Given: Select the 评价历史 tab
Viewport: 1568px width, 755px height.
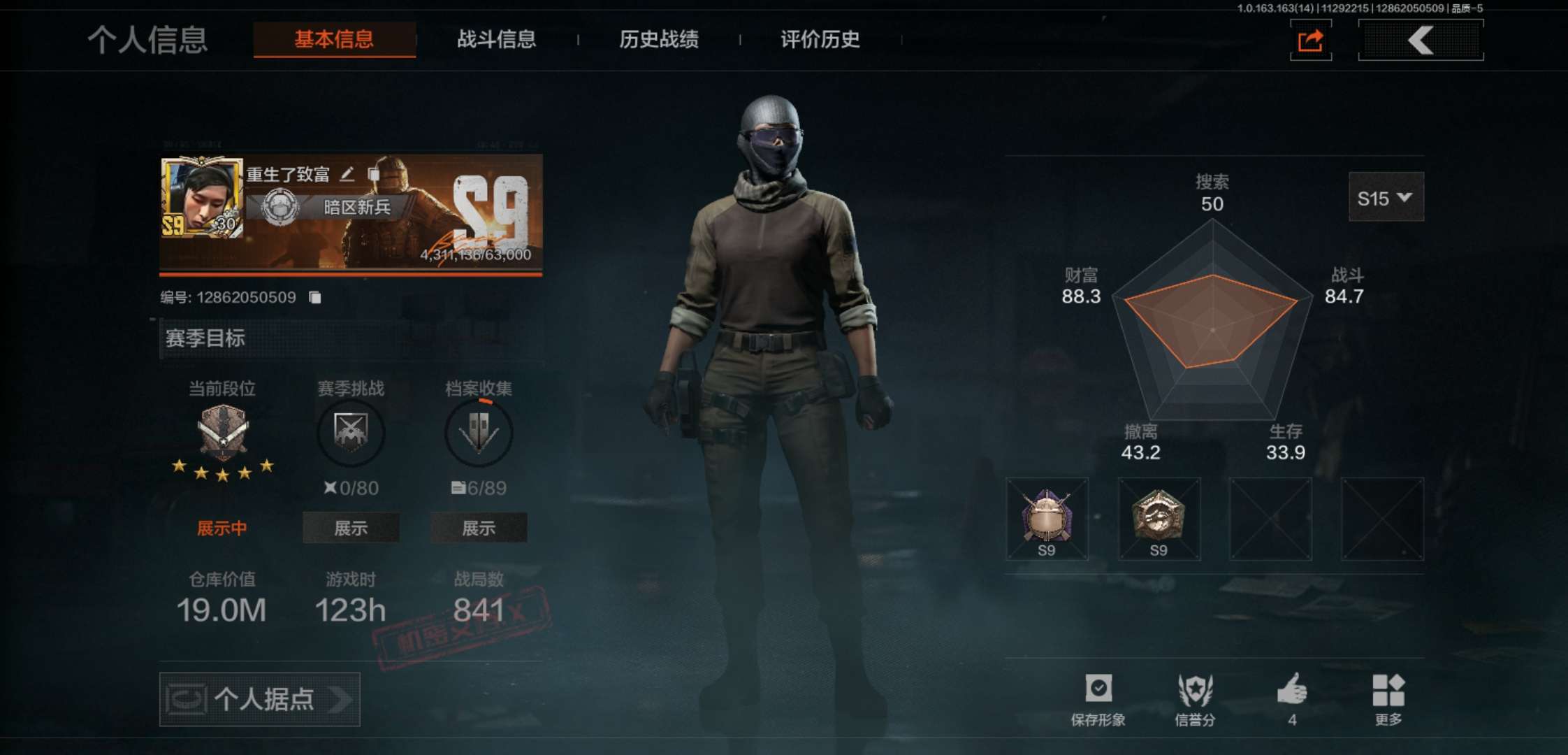Looking at the screenshot, I should (820, 39).
